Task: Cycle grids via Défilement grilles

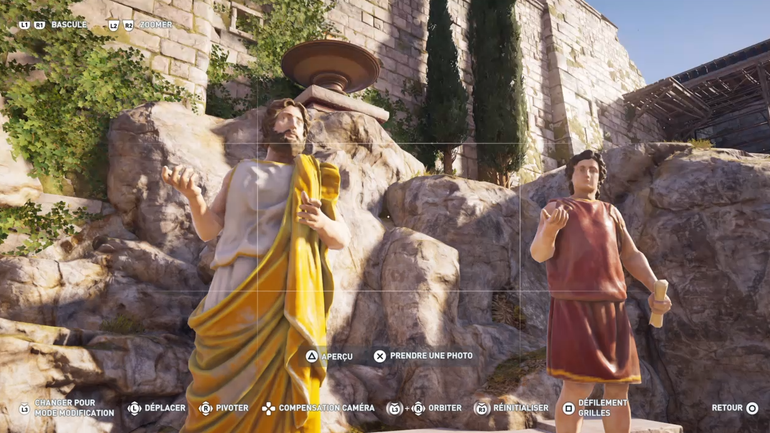Action: pos(596,408)
